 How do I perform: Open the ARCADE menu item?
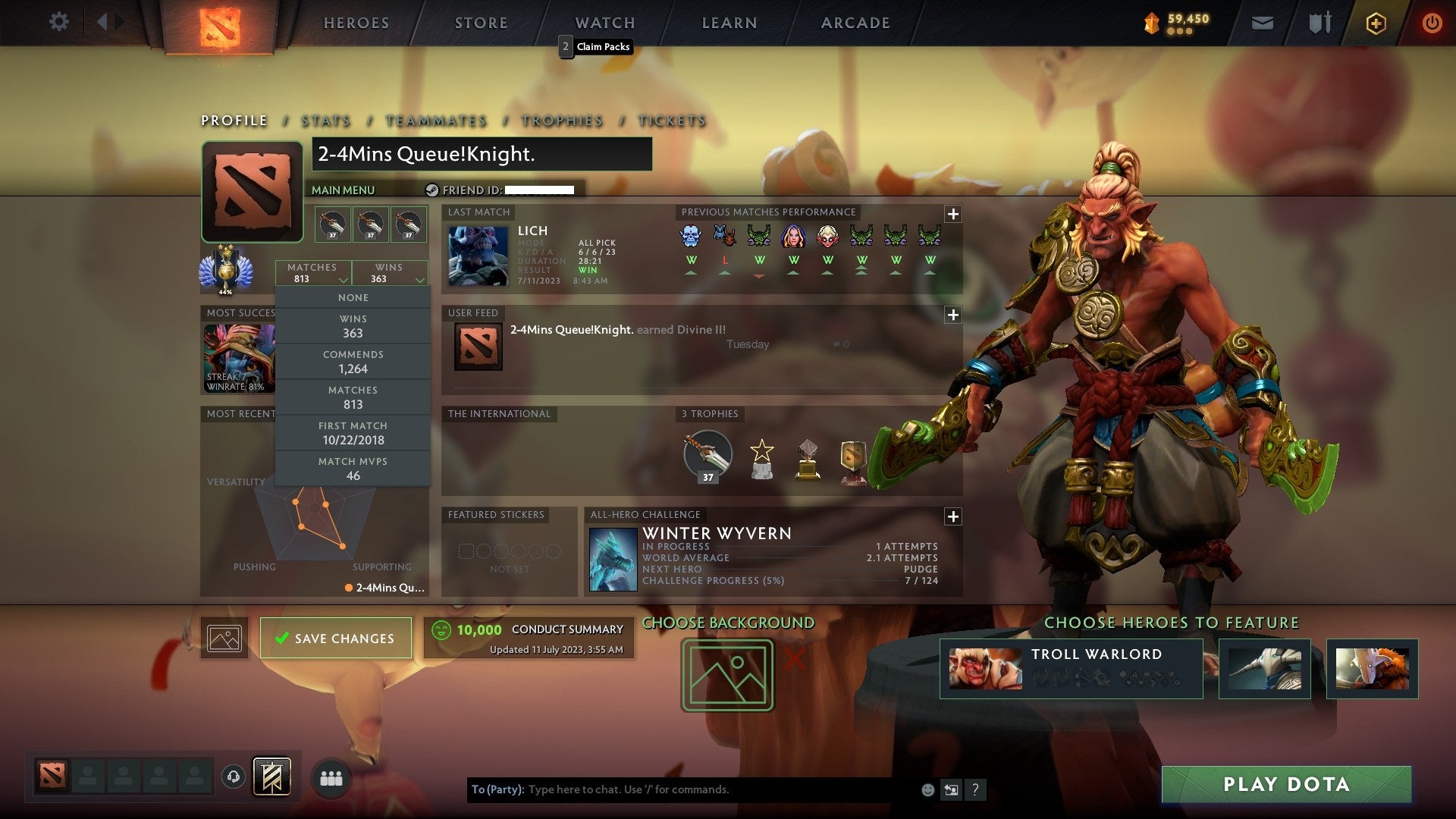pos(854,22)
